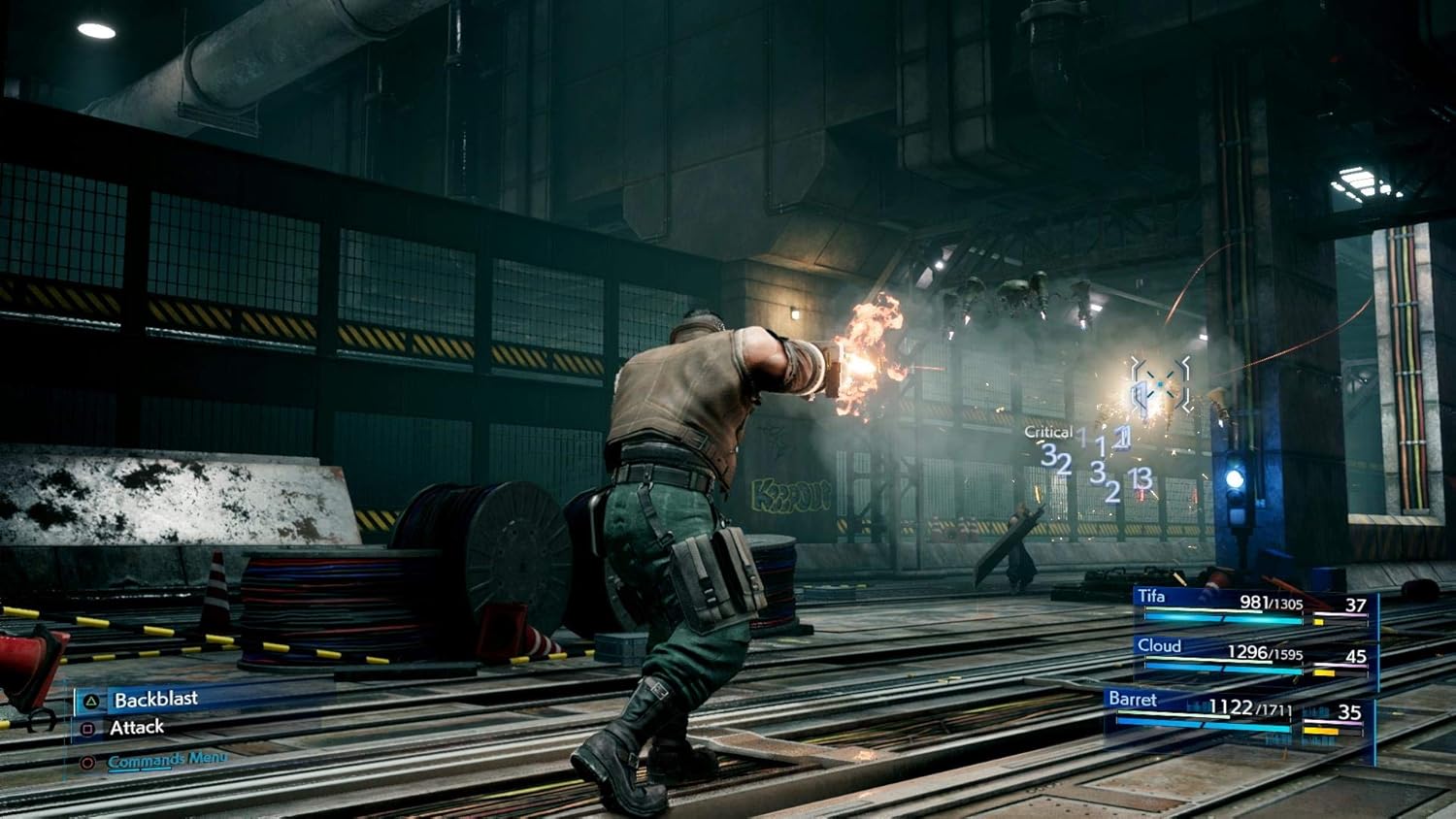Select Barret in the party list
The width and height of the screenshot is (1456, 819).
tap(1133, 700)
